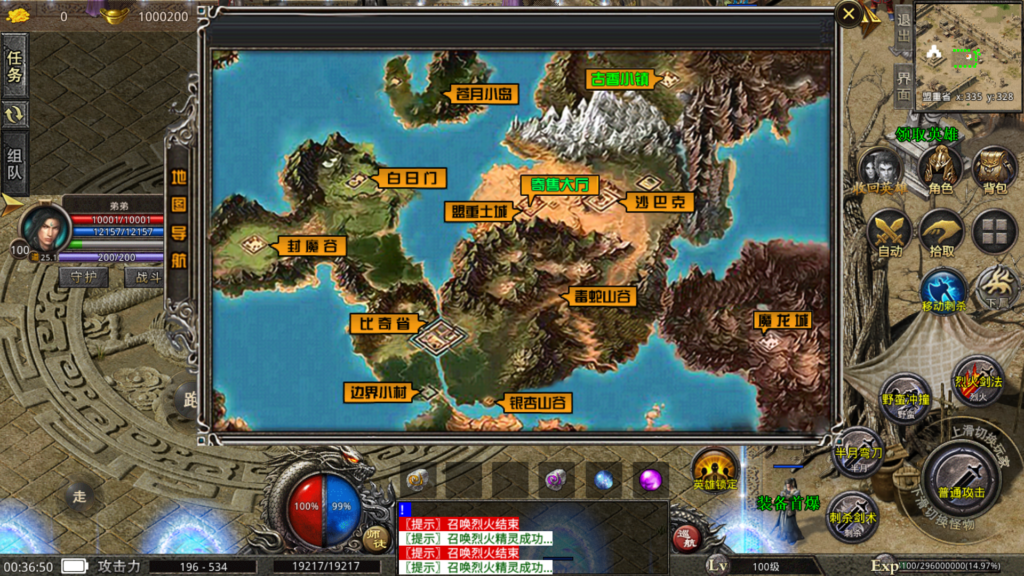The height and width of the screenshot is (576, 1024).
Task: Close the world map window
Action: [x=849, y=14]
